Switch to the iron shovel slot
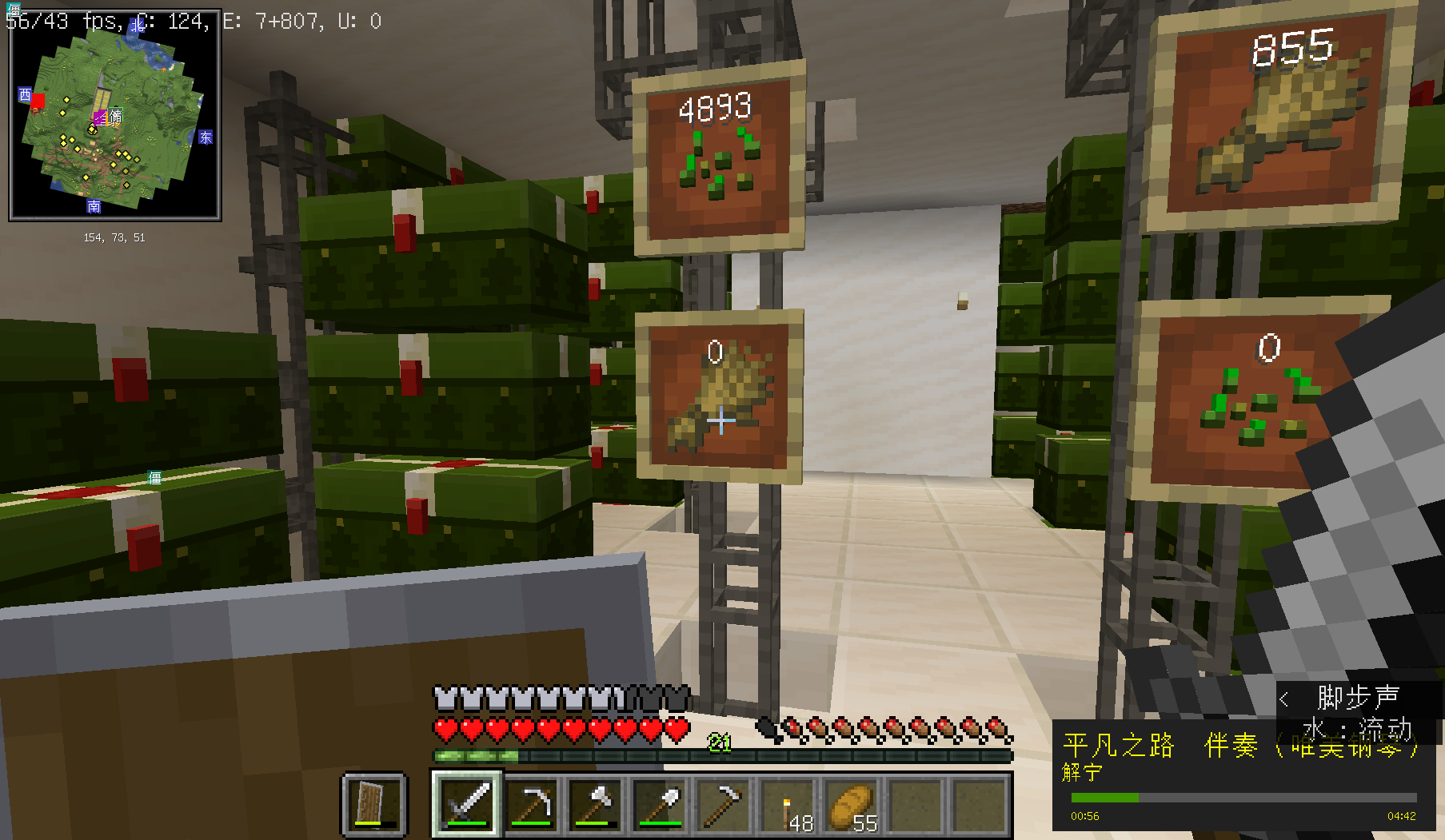Screen dimensions: 1445x840 point(660,803)
